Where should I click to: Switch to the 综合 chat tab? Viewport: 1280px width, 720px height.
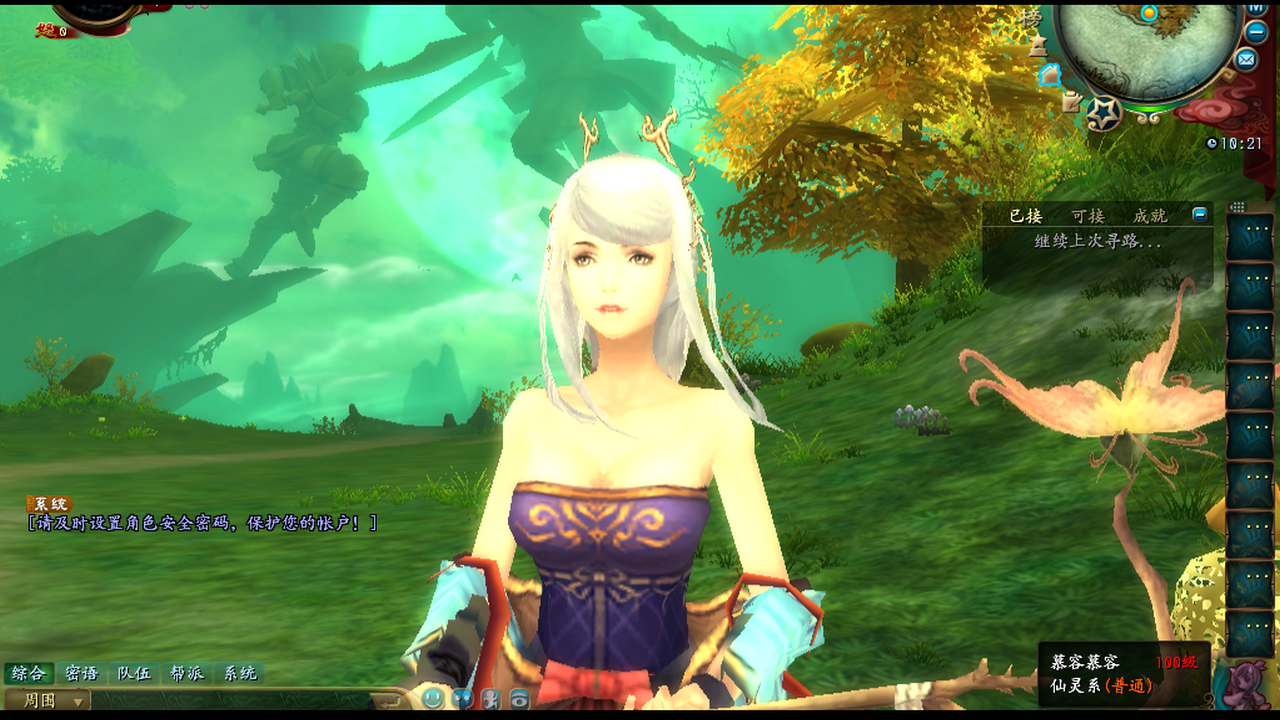pos(28,673)
